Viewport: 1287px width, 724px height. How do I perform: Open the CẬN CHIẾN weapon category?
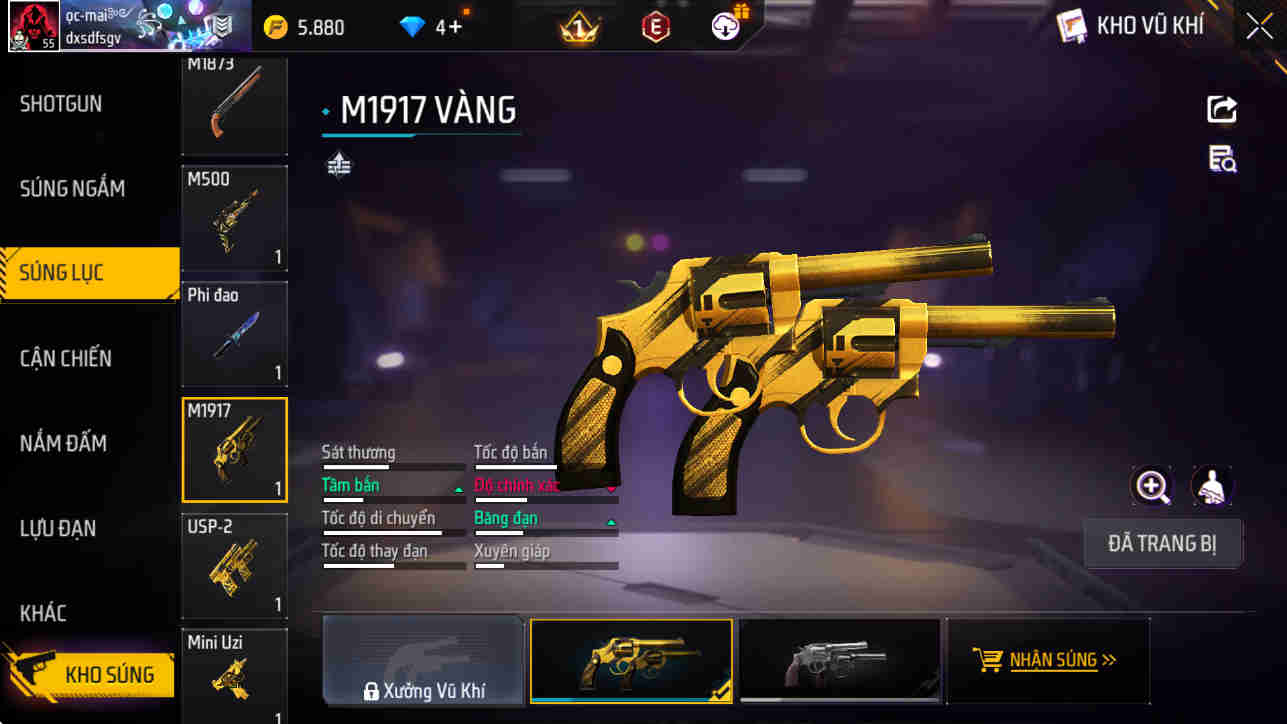coord(66,358)
